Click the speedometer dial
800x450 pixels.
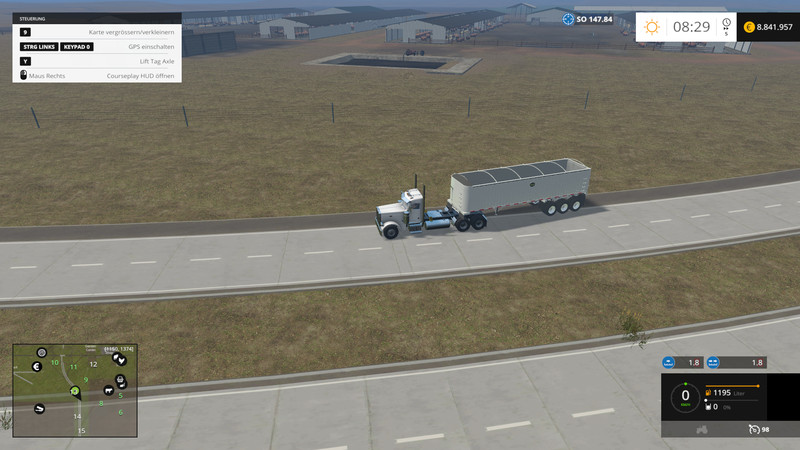pyautogui.click(x=685, y=396)
